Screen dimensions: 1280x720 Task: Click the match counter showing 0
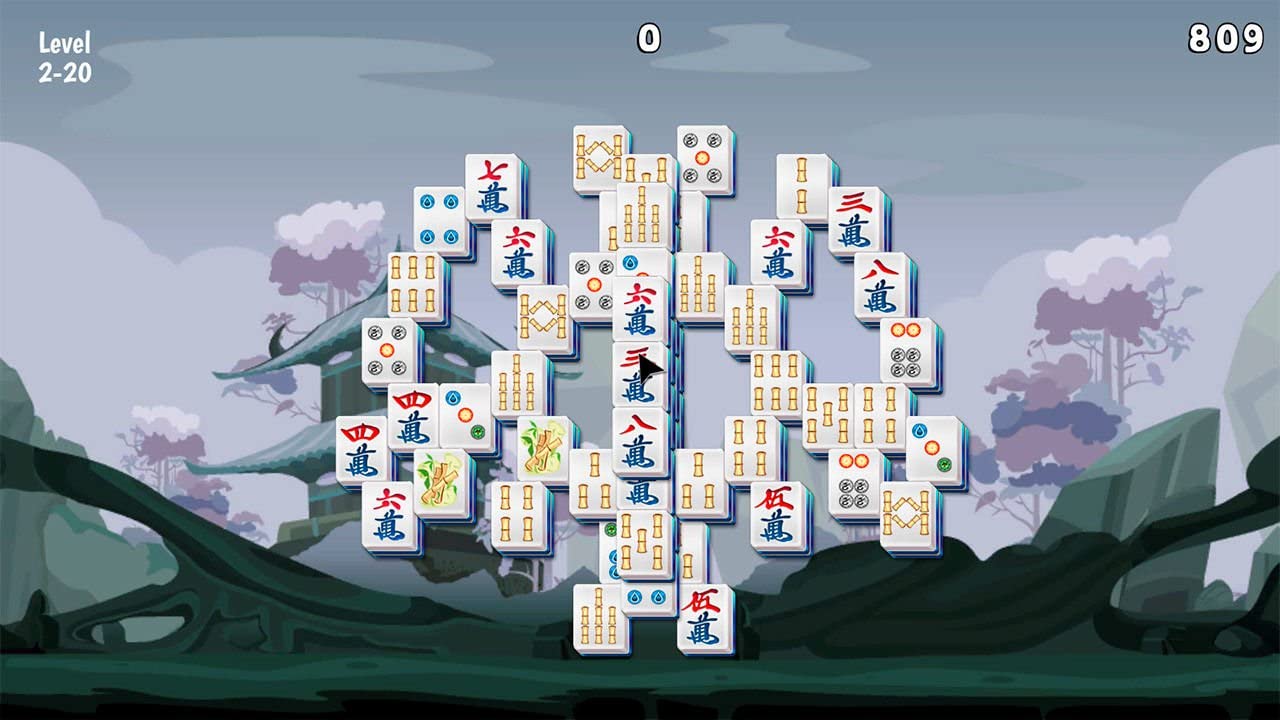[647, 38]
